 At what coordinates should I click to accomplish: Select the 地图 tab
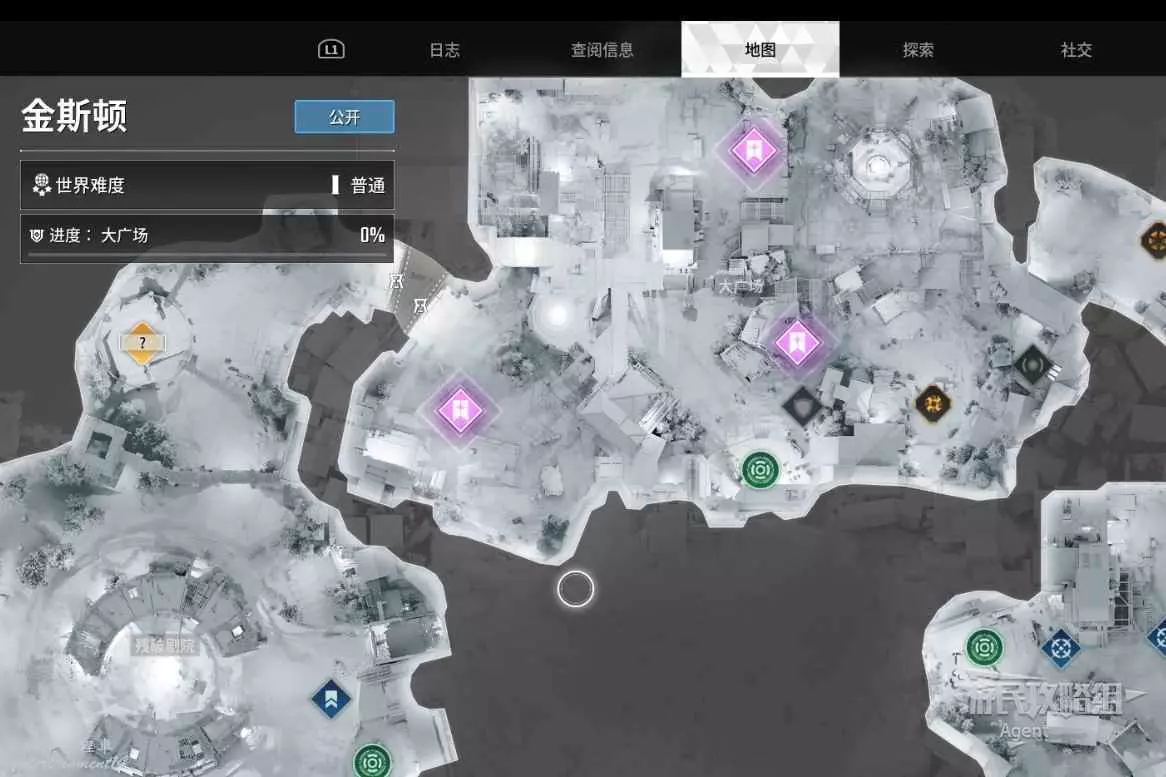click(760, 50)
